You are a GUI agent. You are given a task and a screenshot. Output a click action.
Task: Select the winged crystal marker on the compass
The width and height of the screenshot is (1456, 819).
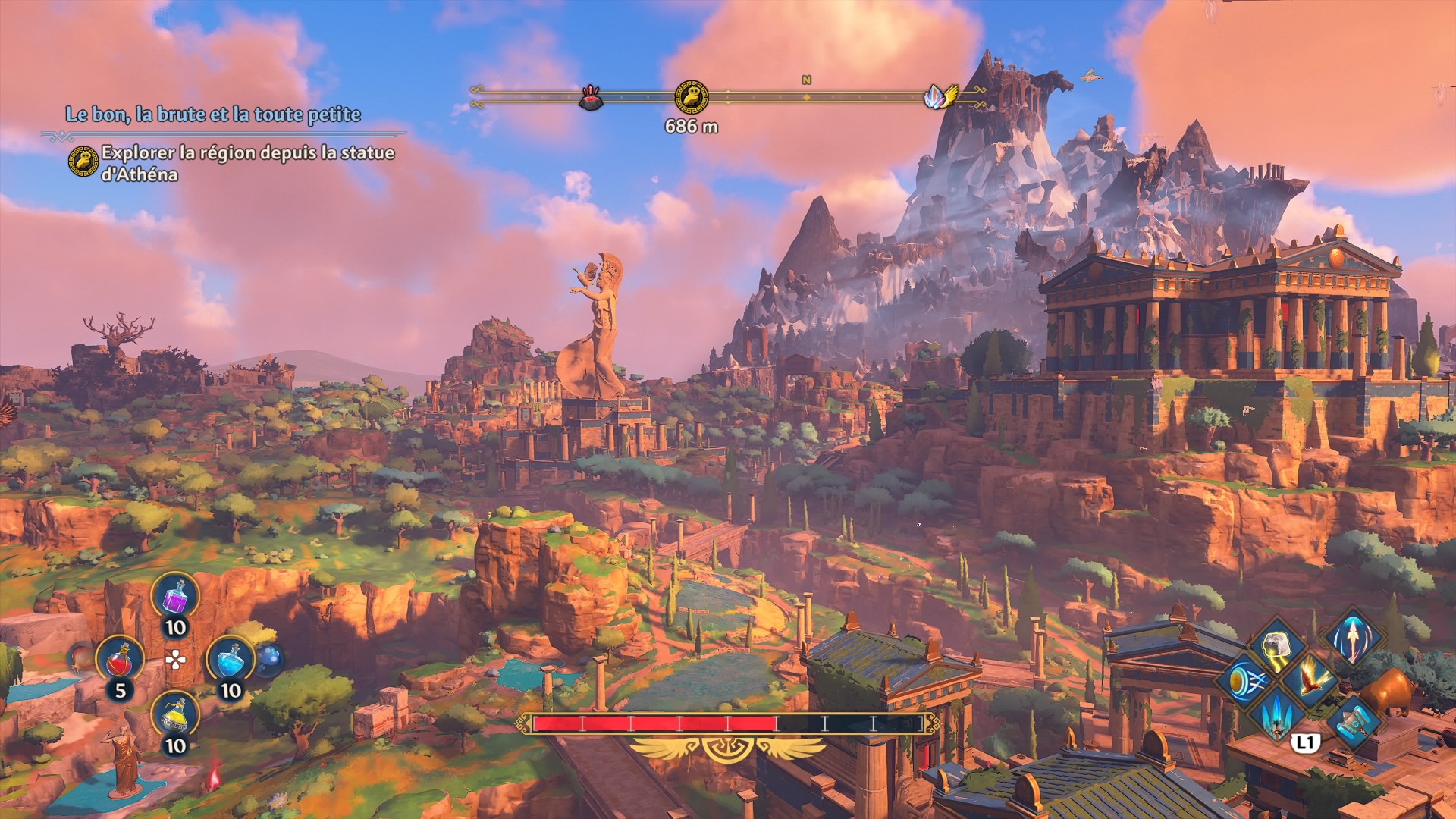click(x=940, y=97)
